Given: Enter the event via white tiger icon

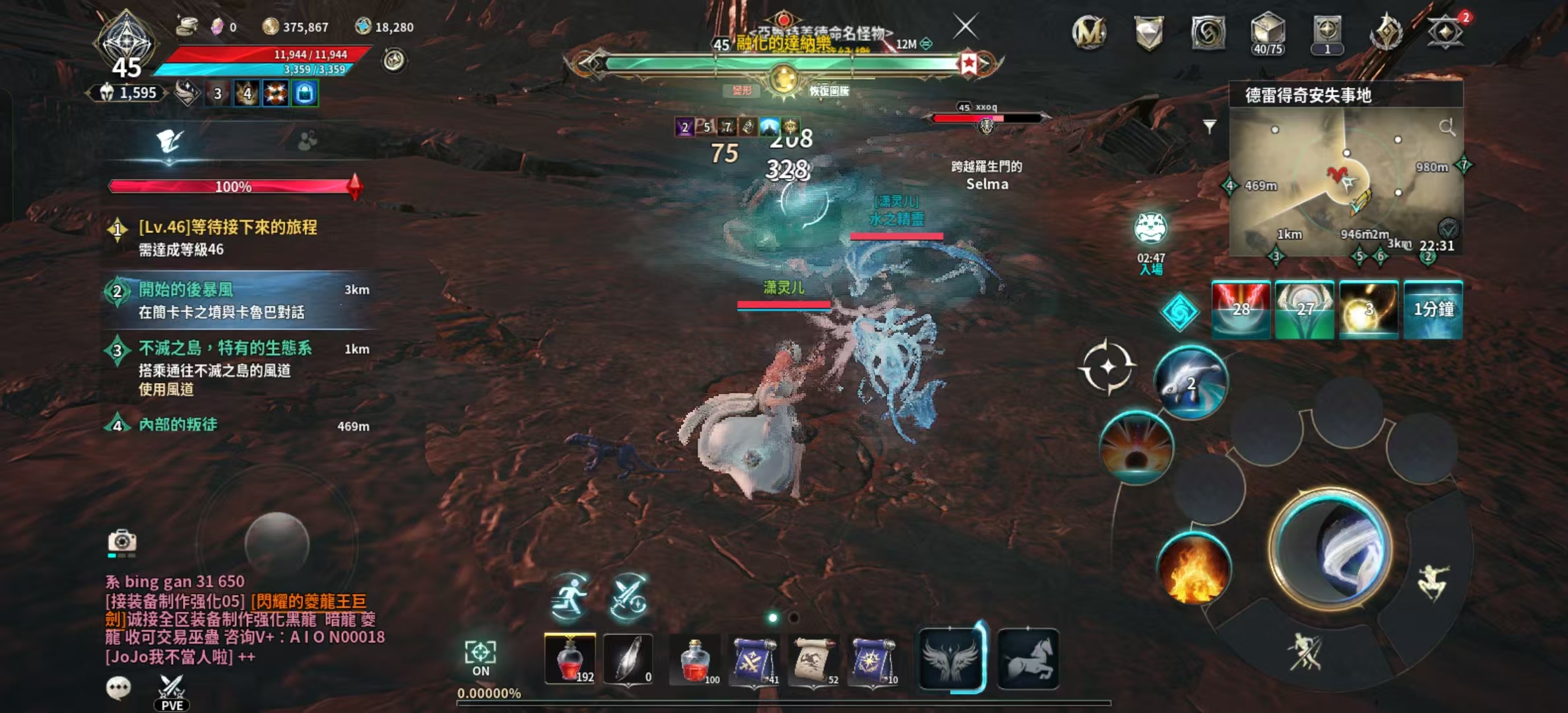Looking at the screenshot, I should [x=1151, y=229].
